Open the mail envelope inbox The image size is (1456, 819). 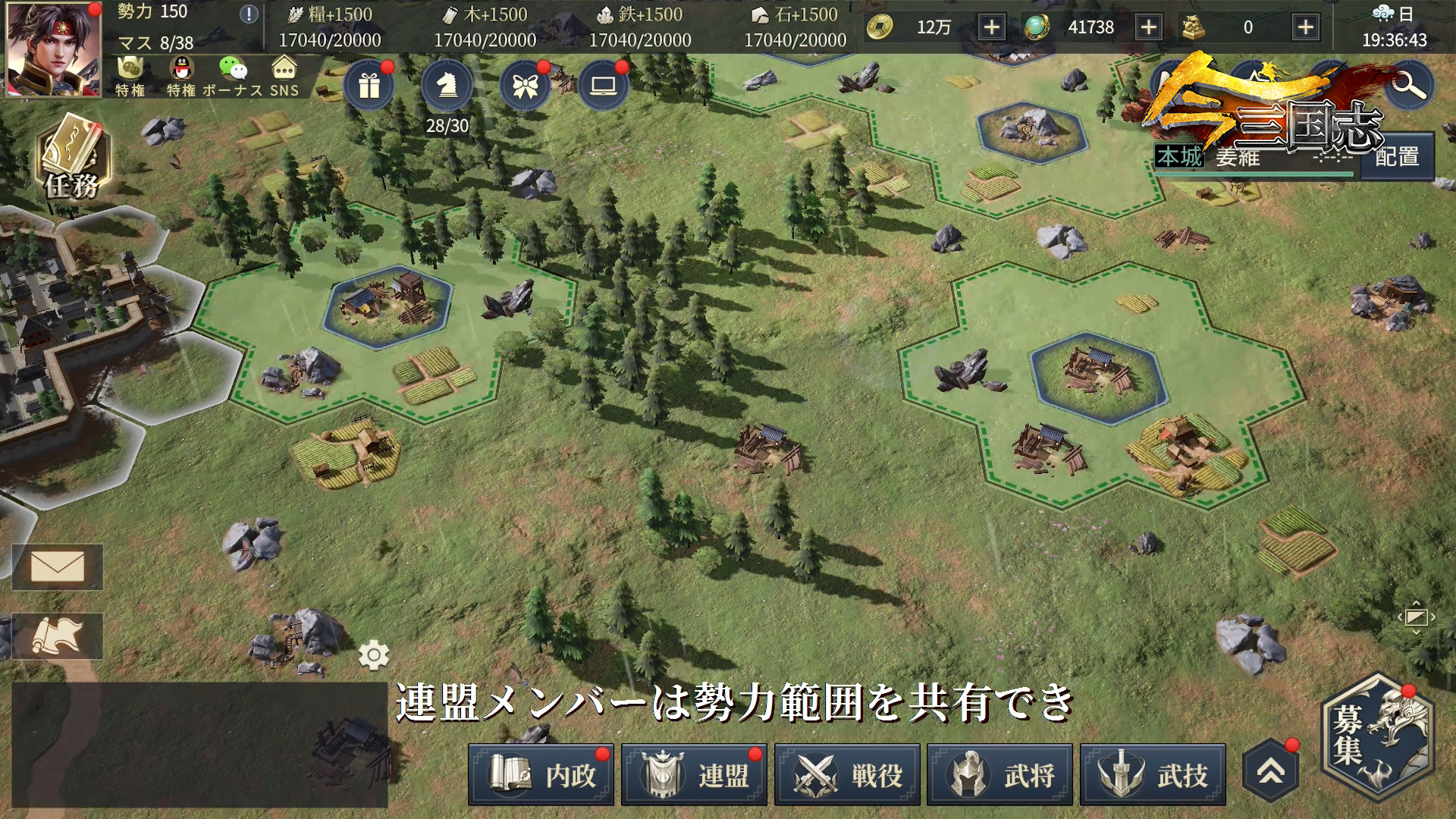[x=58, y=566]
